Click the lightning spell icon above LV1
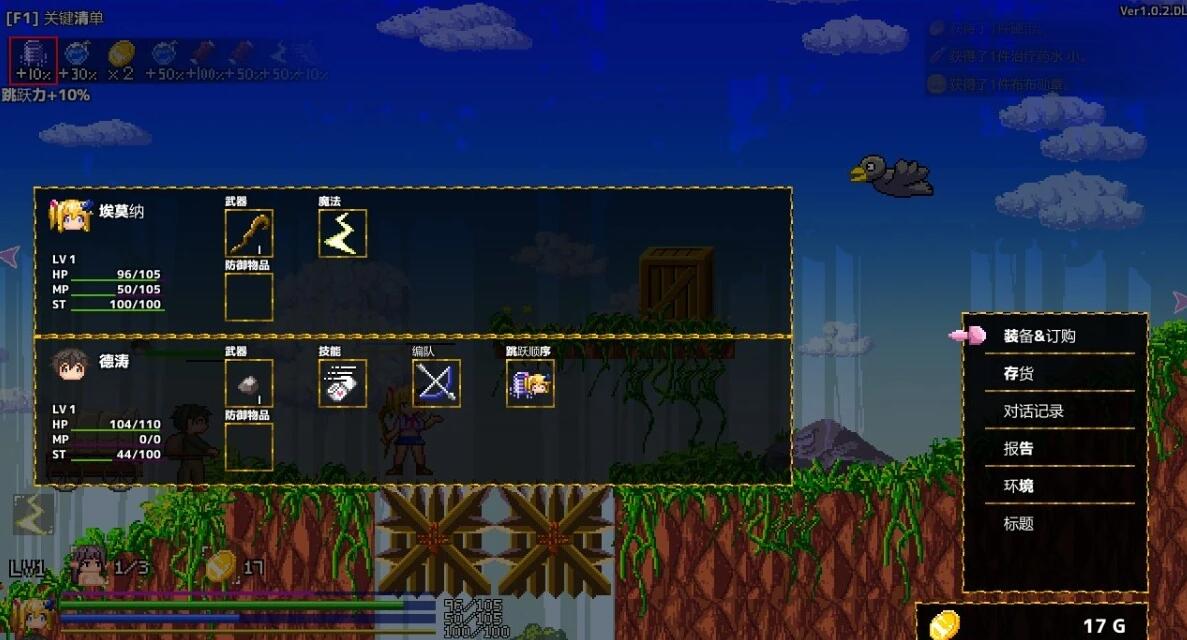 [33, 513]
